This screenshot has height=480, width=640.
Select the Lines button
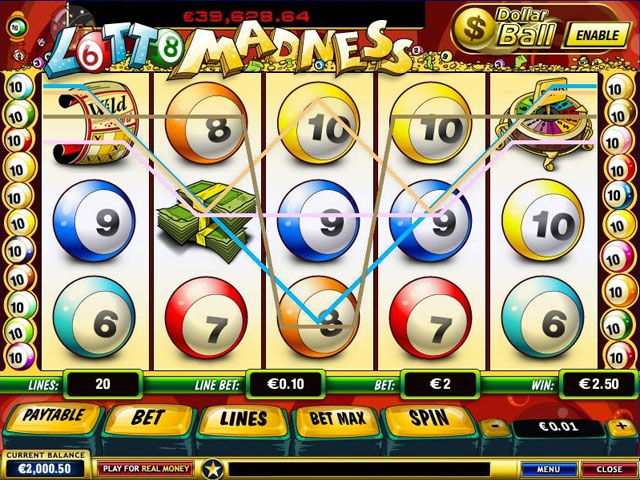coord(242,418)
